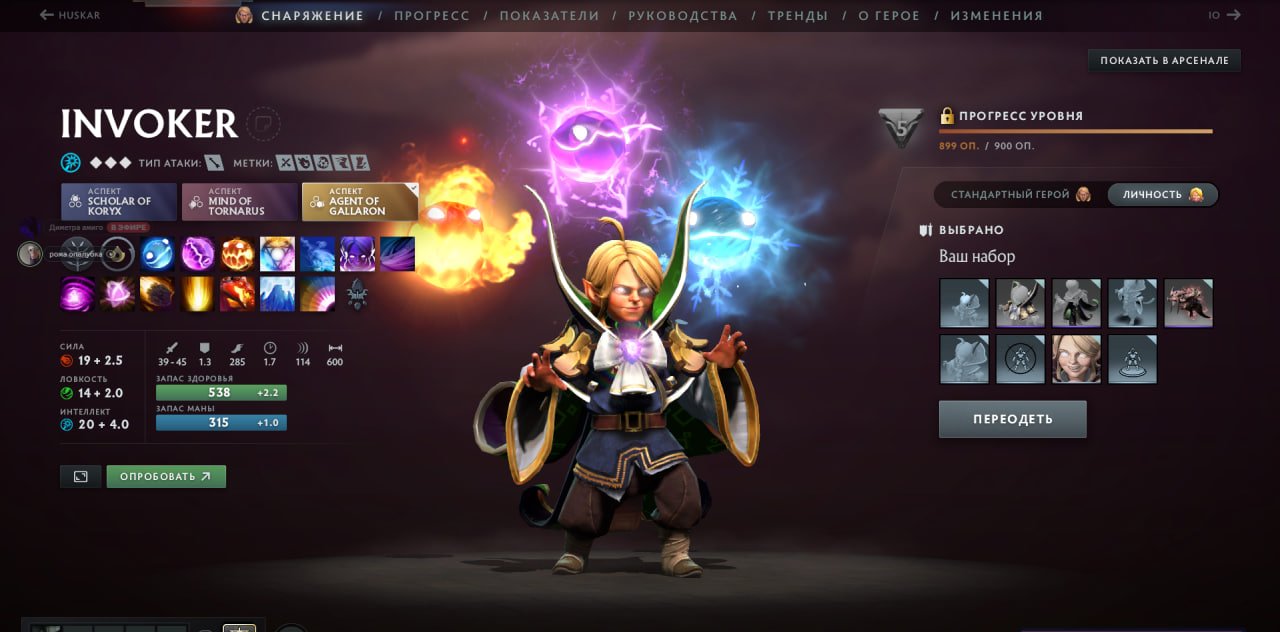Choose the Mind of Tornarus aspect
The width and height of the screenshot is (1280, 632).
point(240,201)
